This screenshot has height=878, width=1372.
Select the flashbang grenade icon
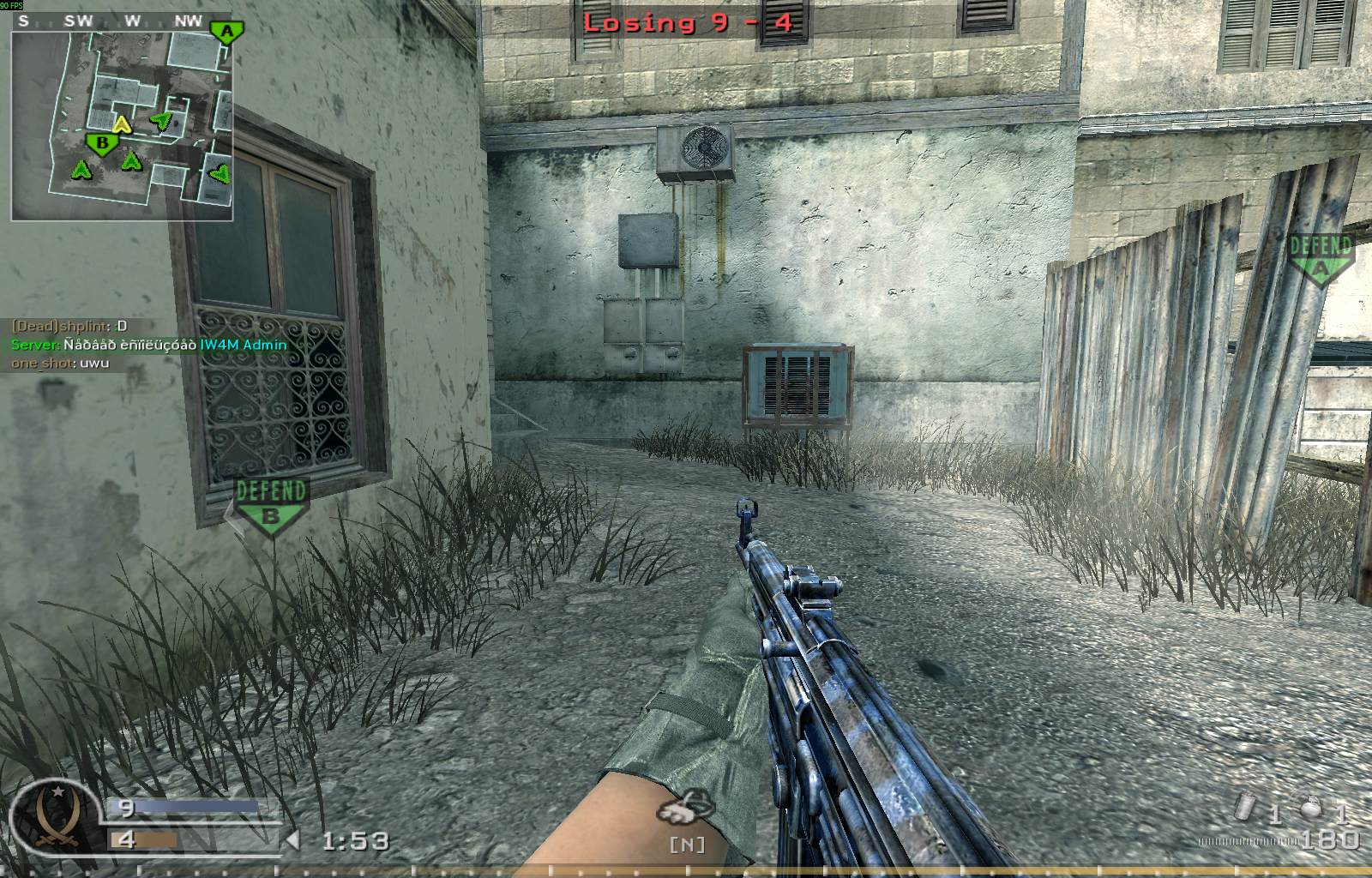pos(1244,807)
